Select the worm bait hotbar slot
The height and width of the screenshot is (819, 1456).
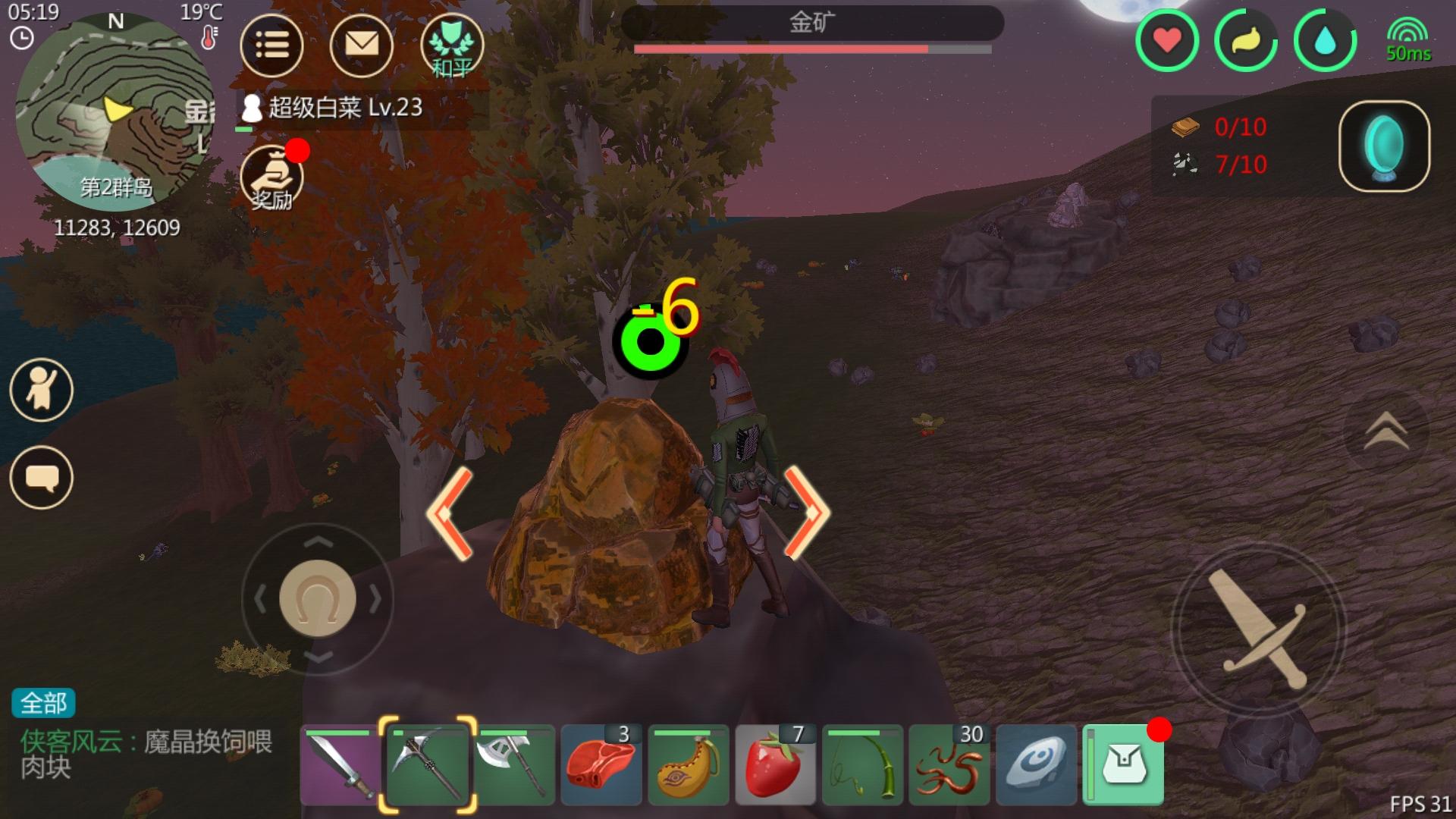pyautogui.click(x=949, y=764)
